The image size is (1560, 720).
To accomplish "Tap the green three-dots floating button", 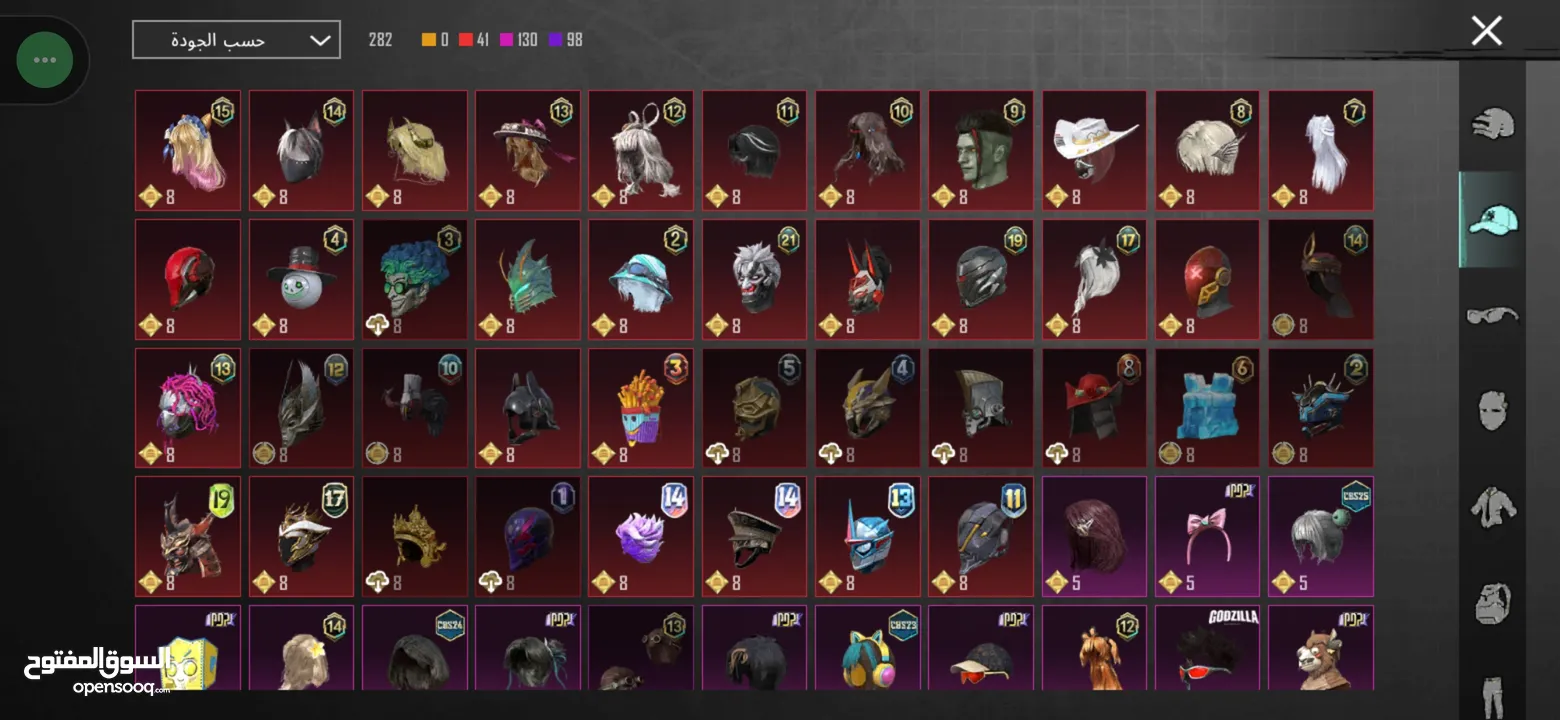I will click(45, 60).
